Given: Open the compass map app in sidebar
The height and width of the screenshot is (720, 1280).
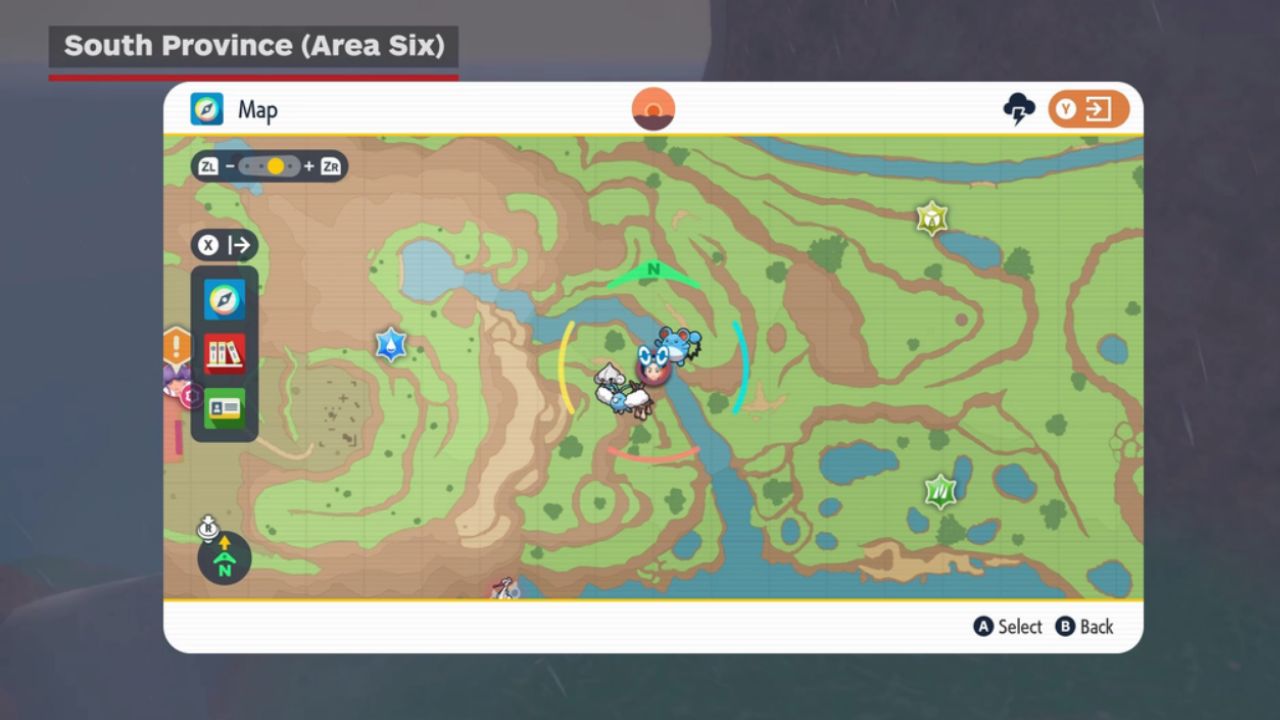Looking at the screenshot, I should coord(224,299).
